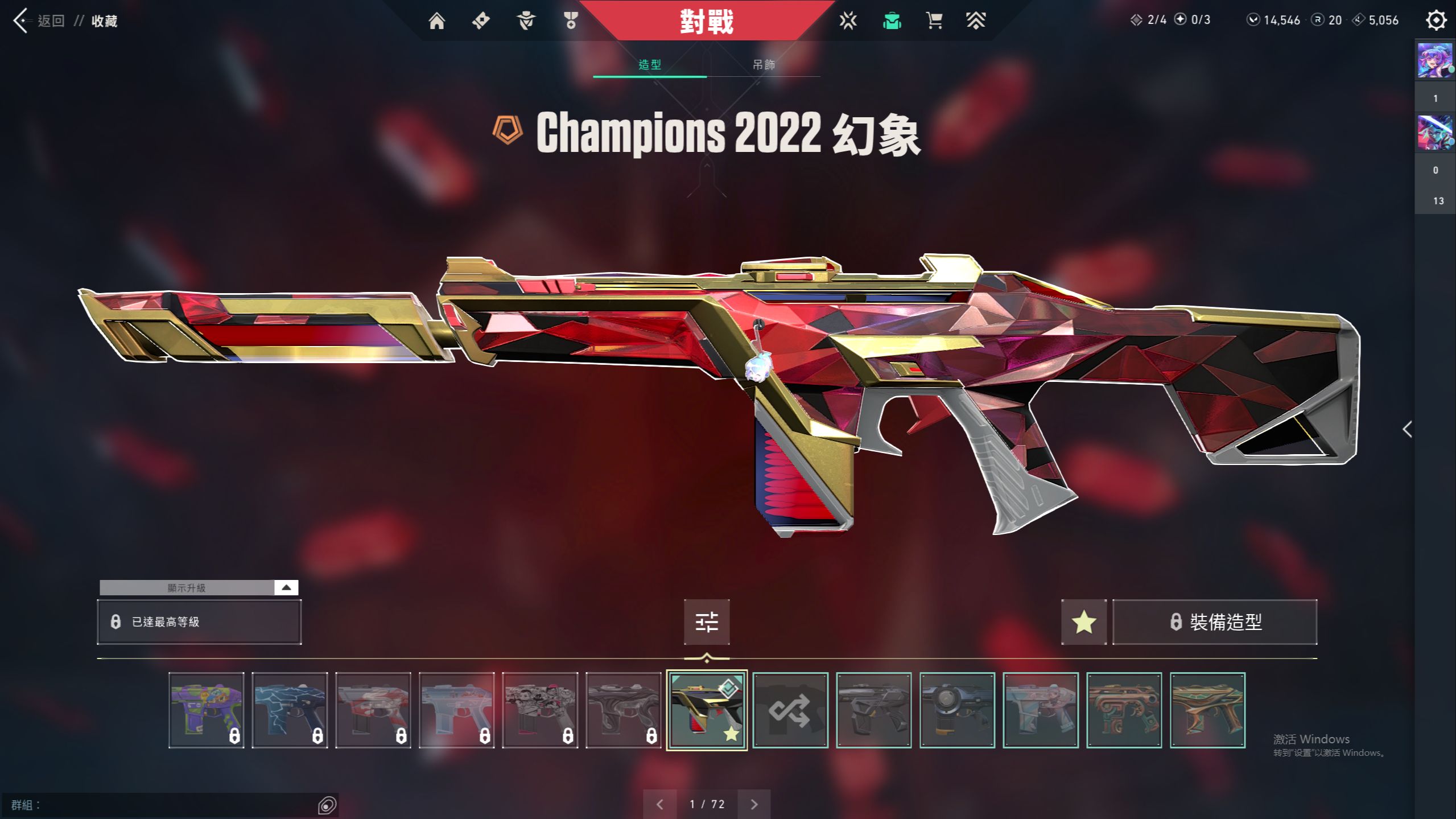Go to the previous skin page
The image size is (1456, 819).
click(660, 804)
